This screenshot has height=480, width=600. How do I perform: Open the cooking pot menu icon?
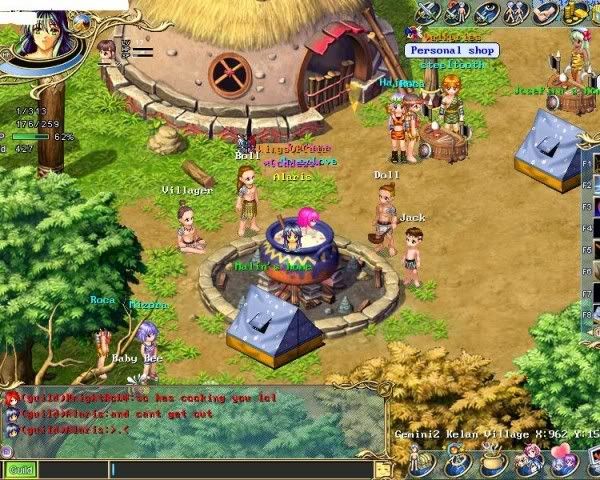(494, 463)
